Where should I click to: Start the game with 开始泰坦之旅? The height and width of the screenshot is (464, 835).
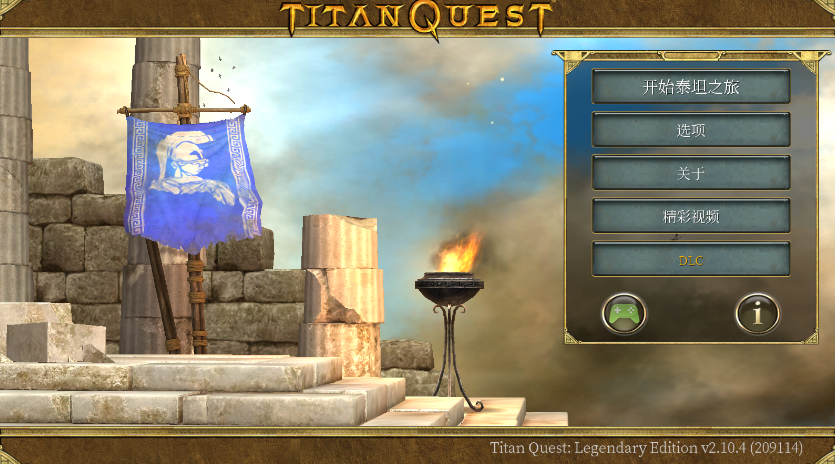[x=691, y=87]
